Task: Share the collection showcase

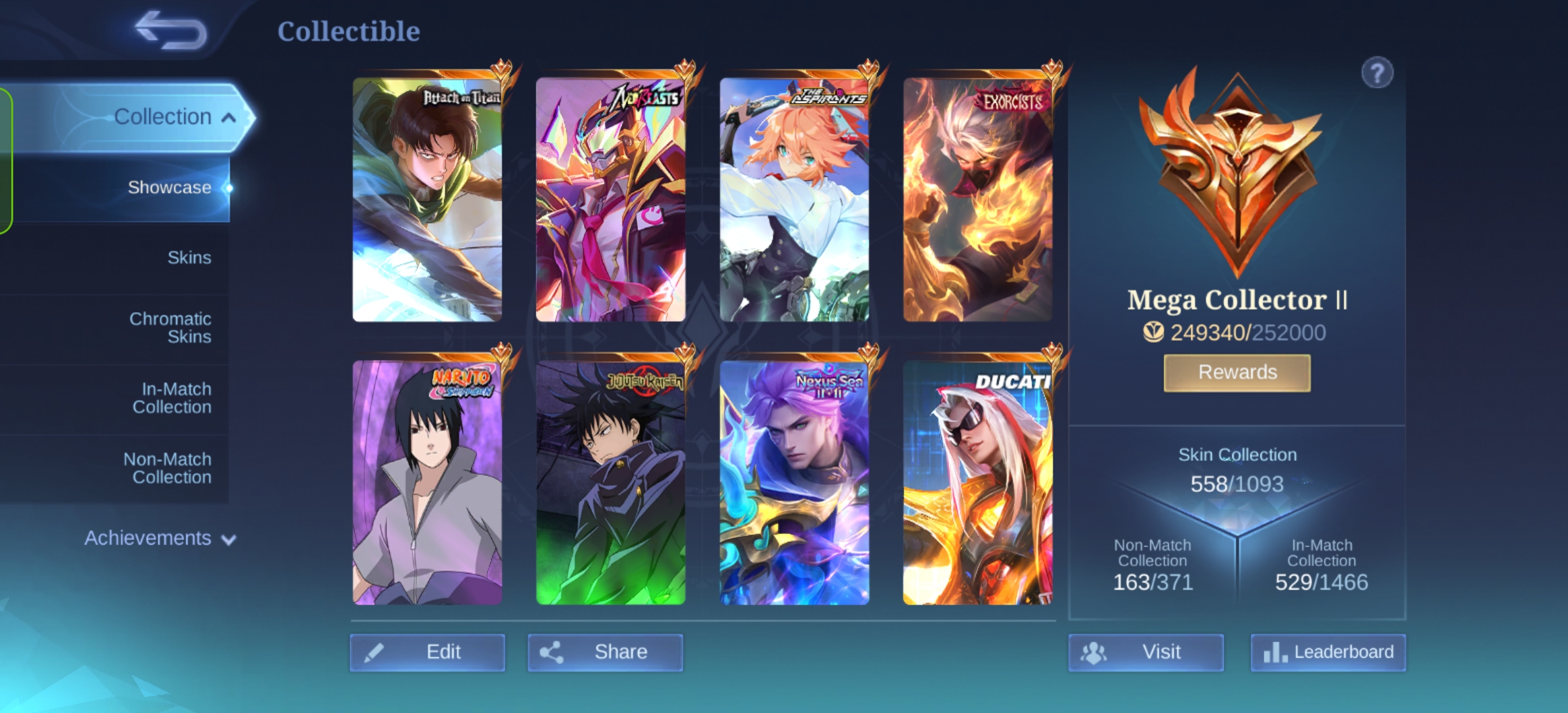Action: (x=605, y=652)
